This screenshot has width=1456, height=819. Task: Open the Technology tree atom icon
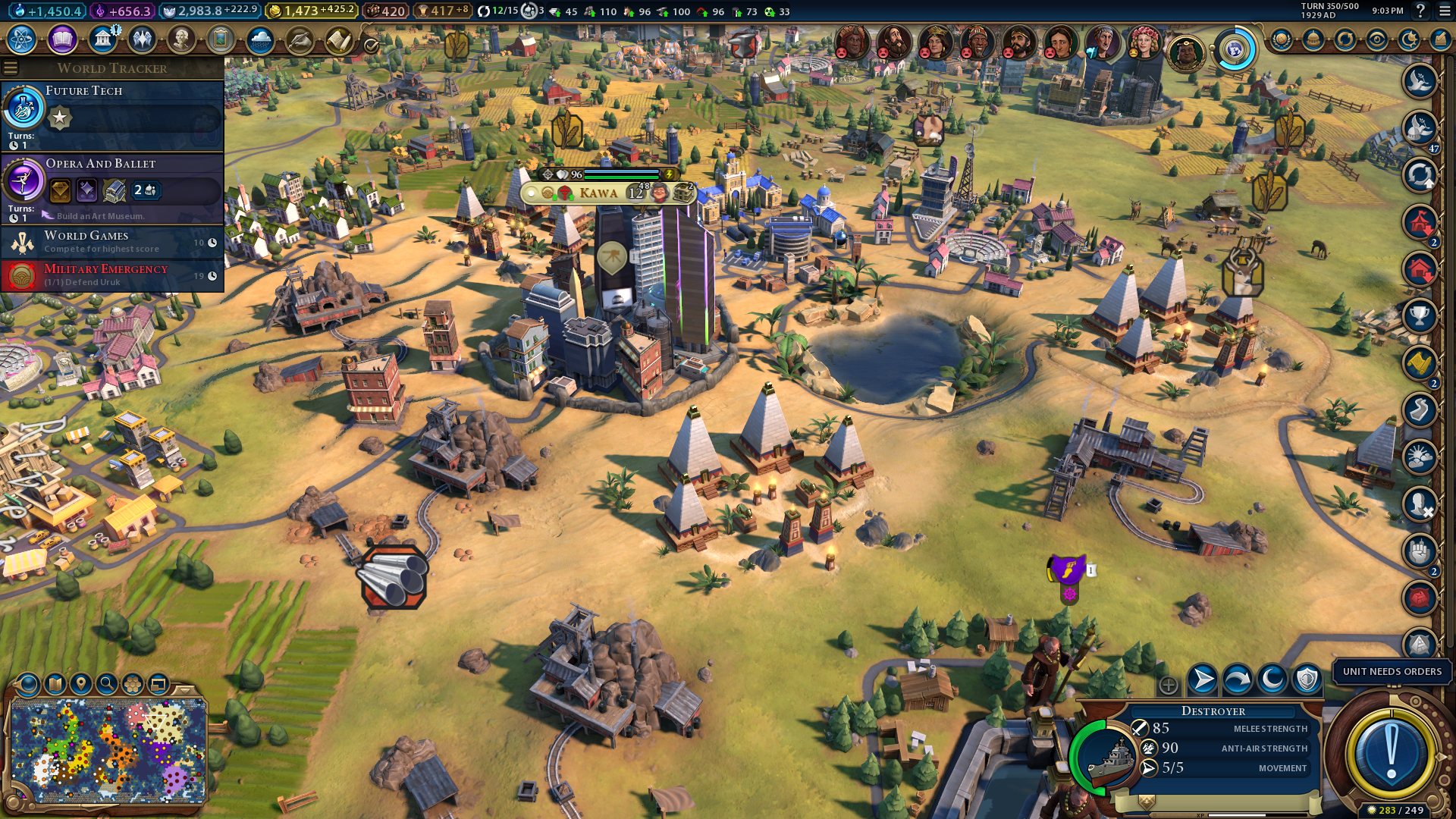[x=22, y=39]
